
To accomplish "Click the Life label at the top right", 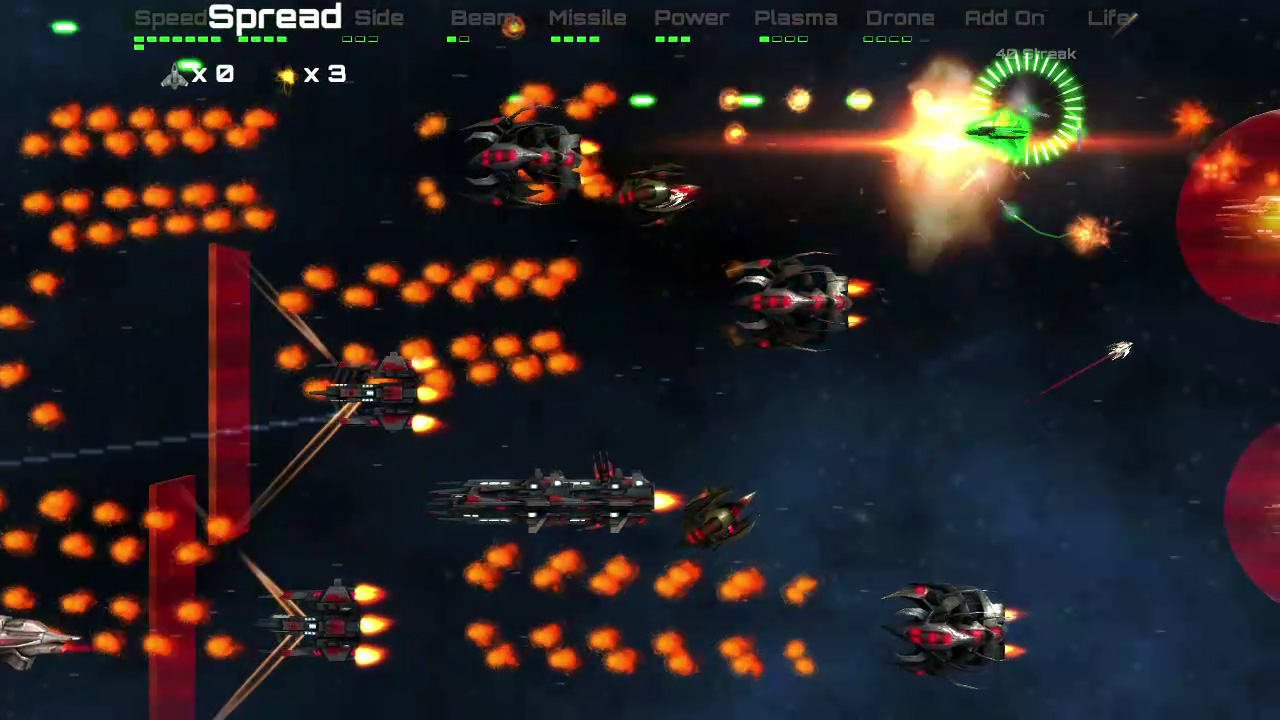I will [1112, 17].
